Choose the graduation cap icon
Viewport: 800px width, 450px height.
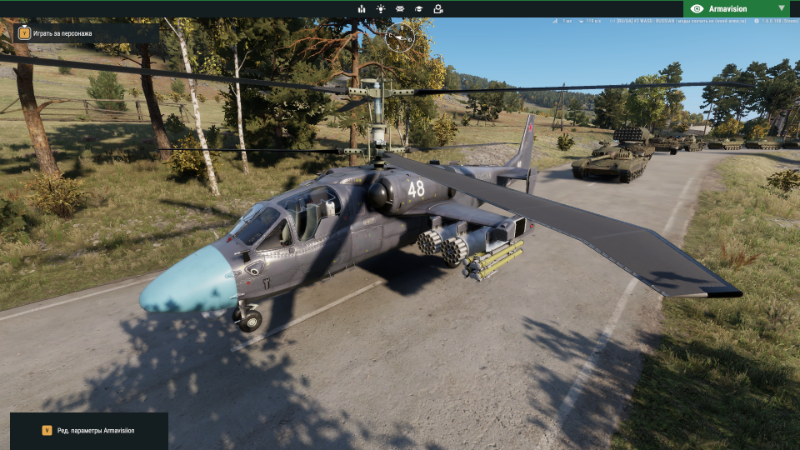point(419,9)
